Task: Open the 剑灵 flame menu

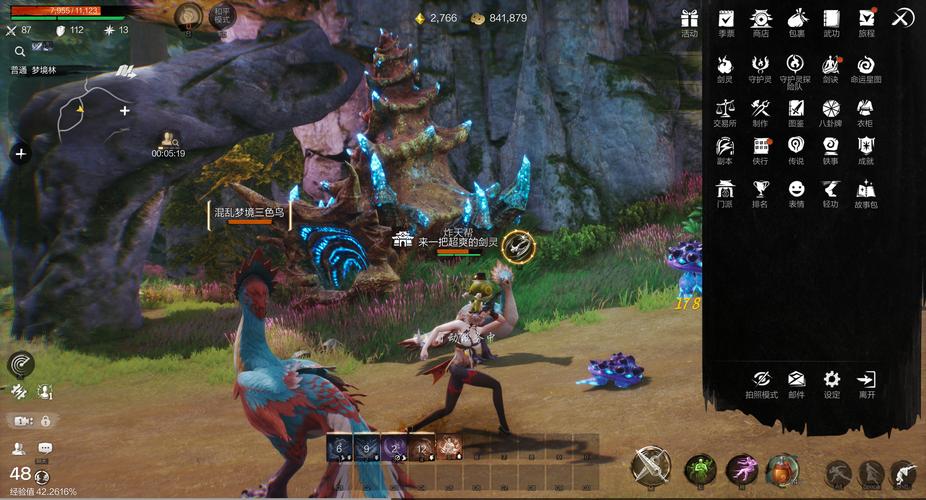Action: pos(725,64)
